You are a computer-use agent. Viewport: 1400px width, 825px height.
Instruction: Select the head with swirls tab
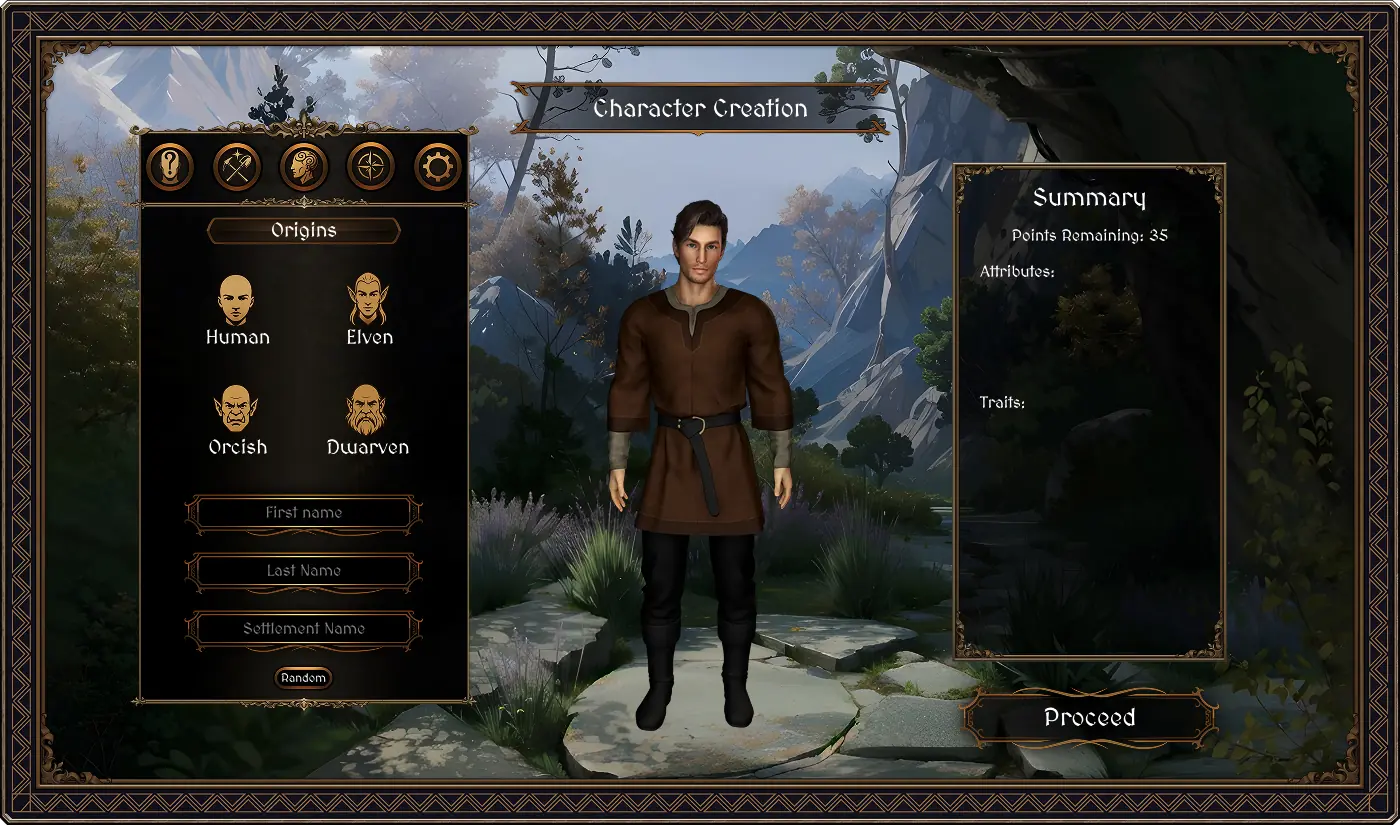tap(304, 167)
